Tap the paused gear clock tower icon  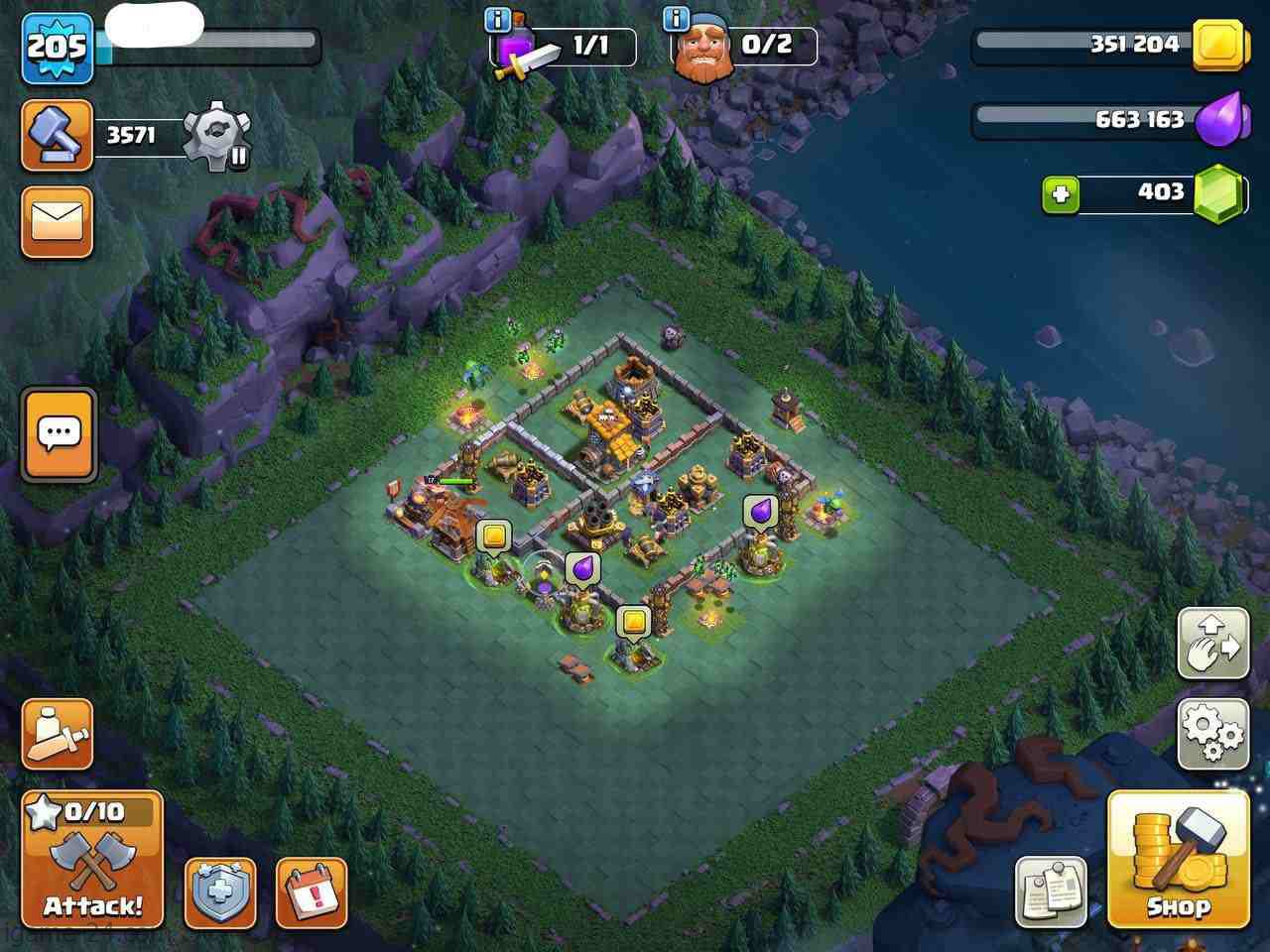[219, 136]
